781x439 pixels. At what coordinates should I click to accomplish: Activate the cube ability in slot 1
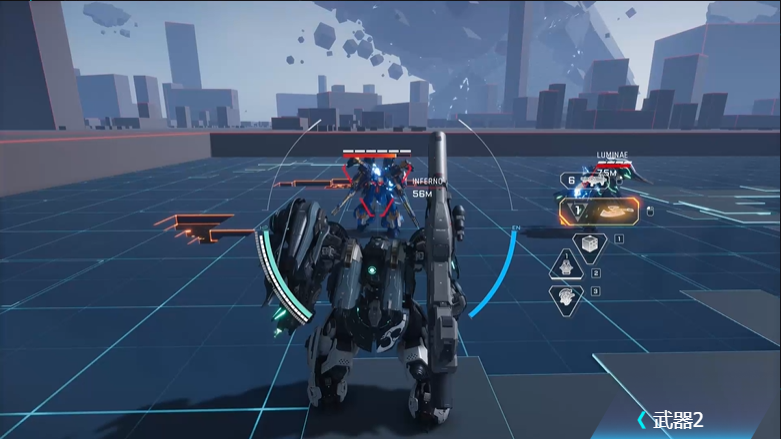(589, 243)
